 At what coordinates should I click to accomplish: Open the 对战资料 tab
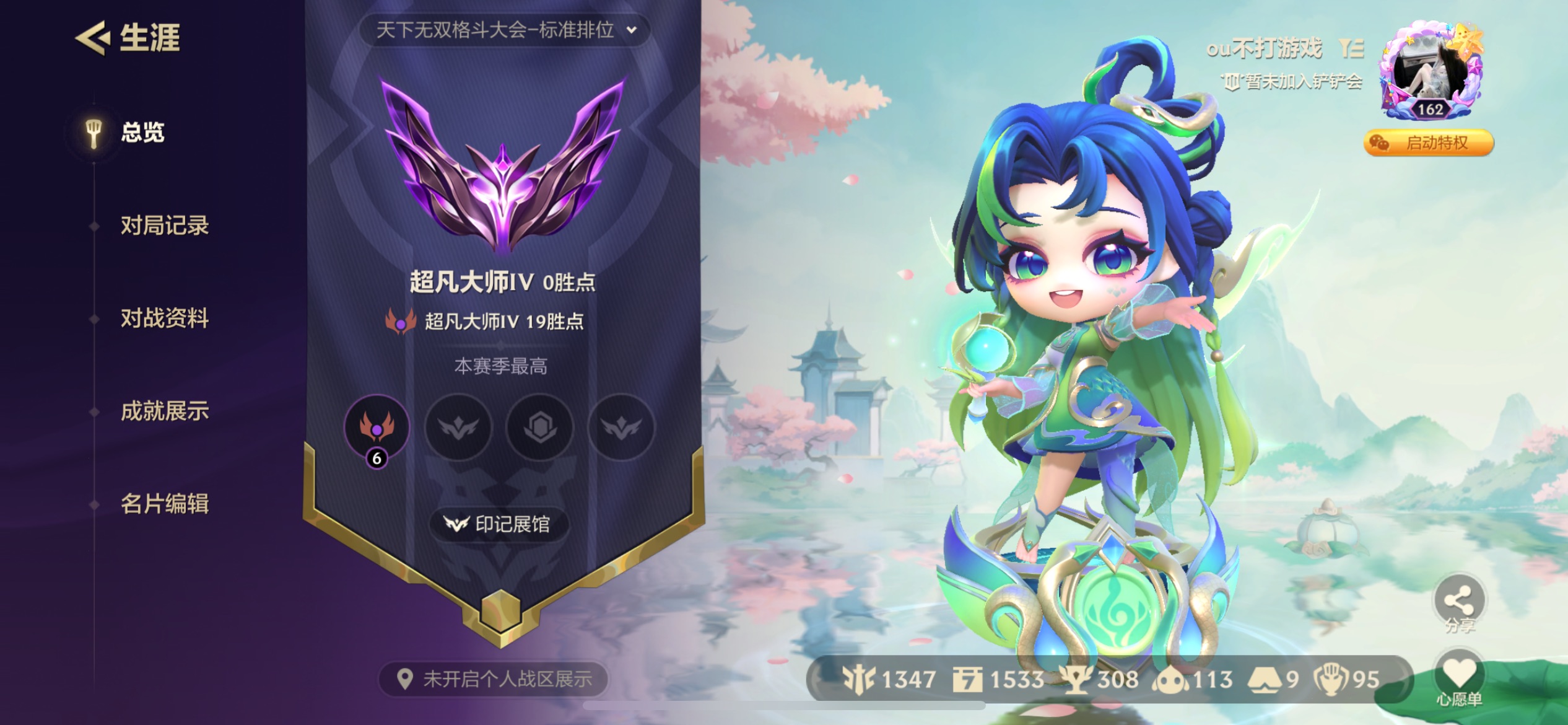pos(166,319)
